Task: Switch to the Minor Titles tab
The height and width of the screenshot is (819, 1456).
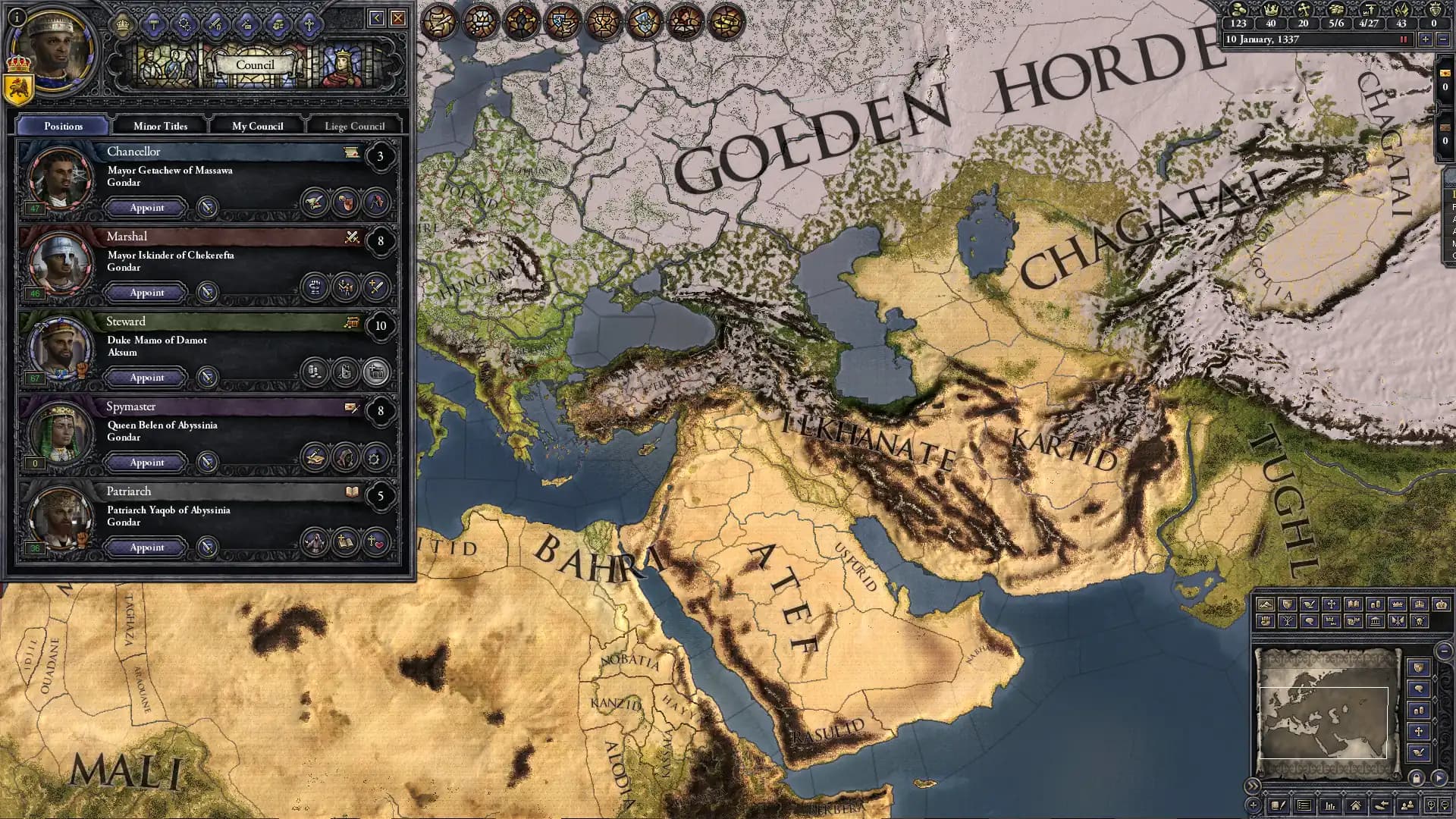Action: click(161, 126)
